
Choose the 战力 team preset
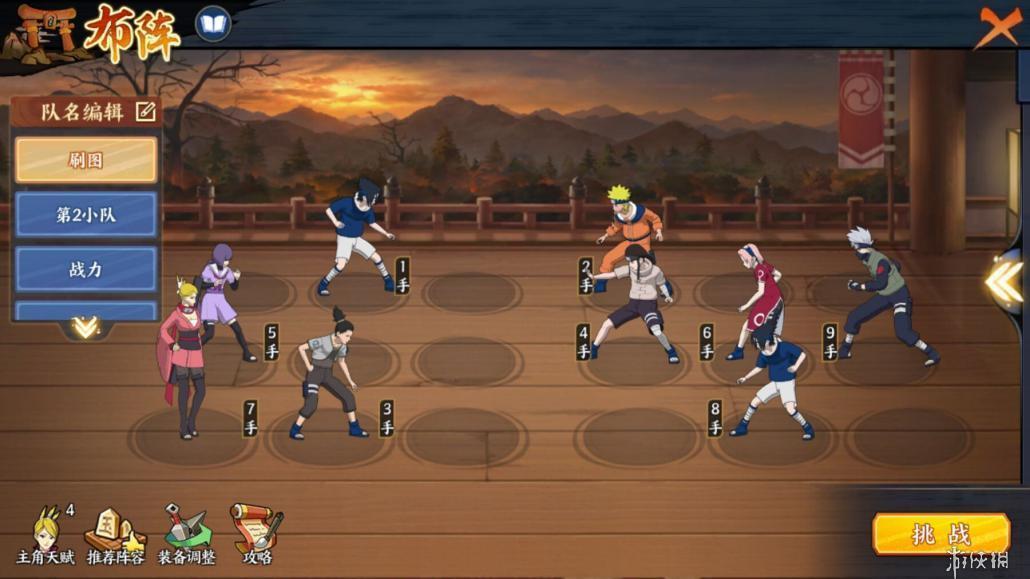point(86,269)
